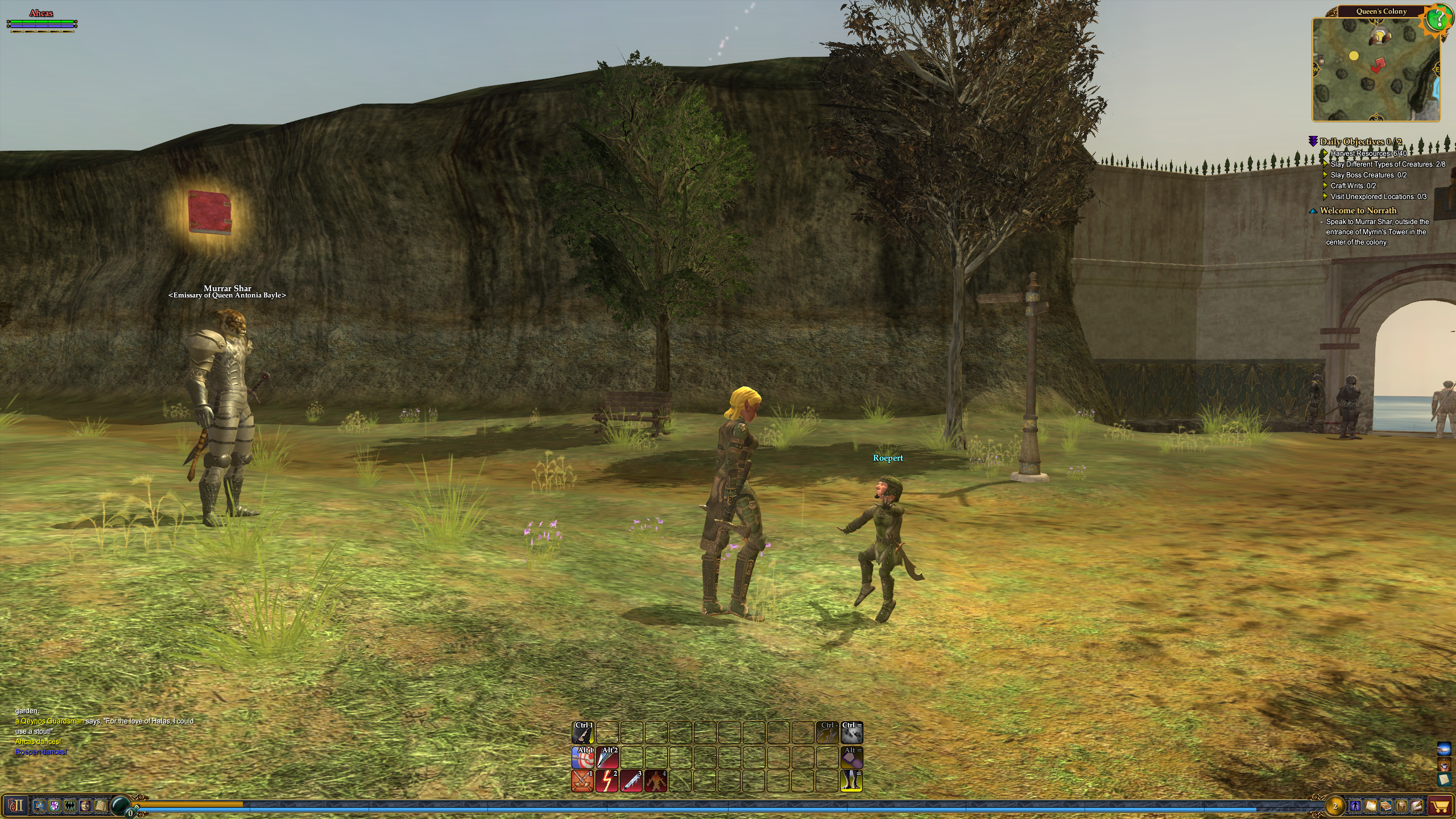Open the marketplace shopping cart
Screen dimensions: 1456x819
pyautogui.click(x=1440, y=806)
